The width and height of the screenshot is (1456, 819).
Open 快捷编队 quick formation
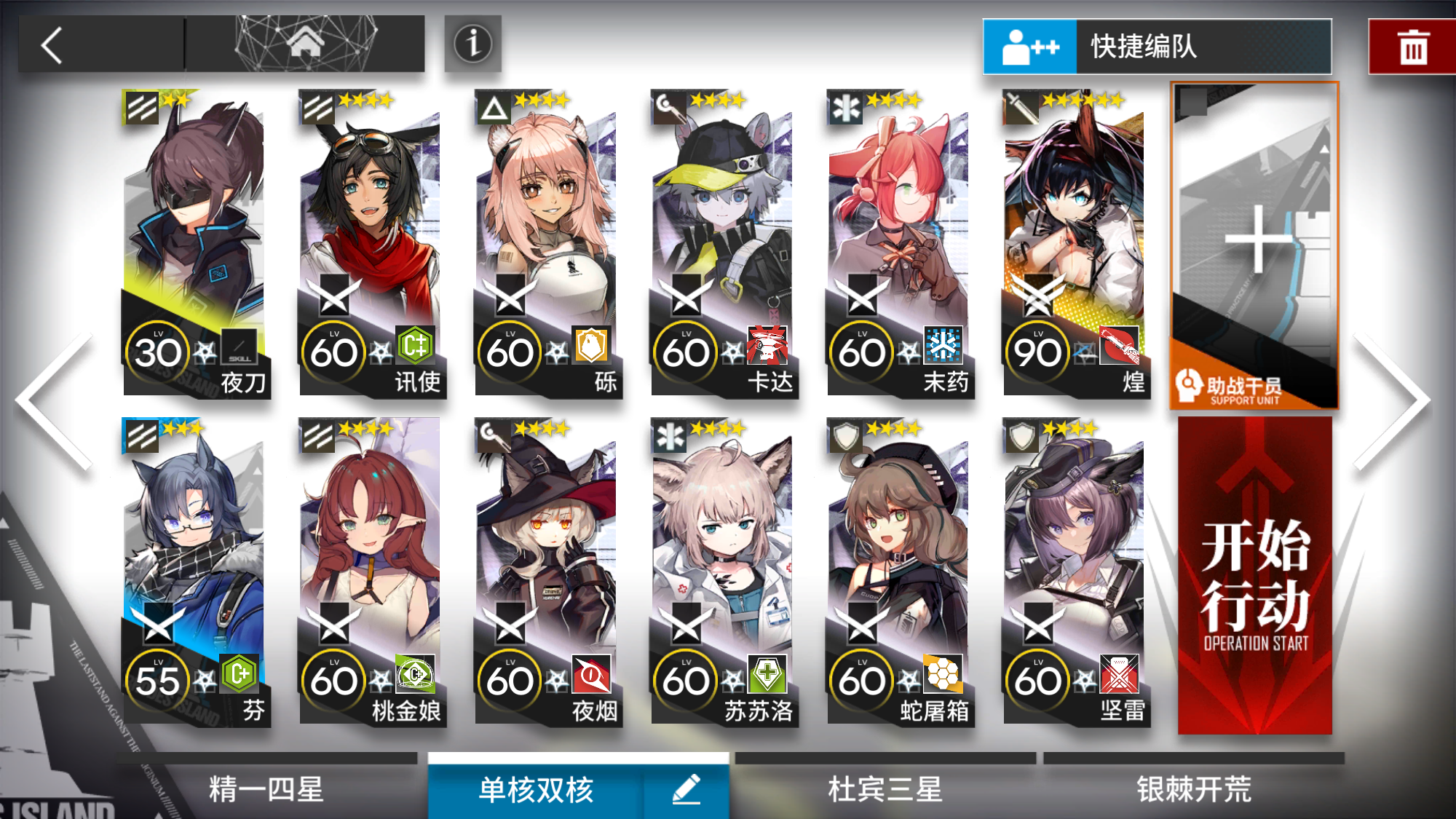click(x=1158, y=46)
